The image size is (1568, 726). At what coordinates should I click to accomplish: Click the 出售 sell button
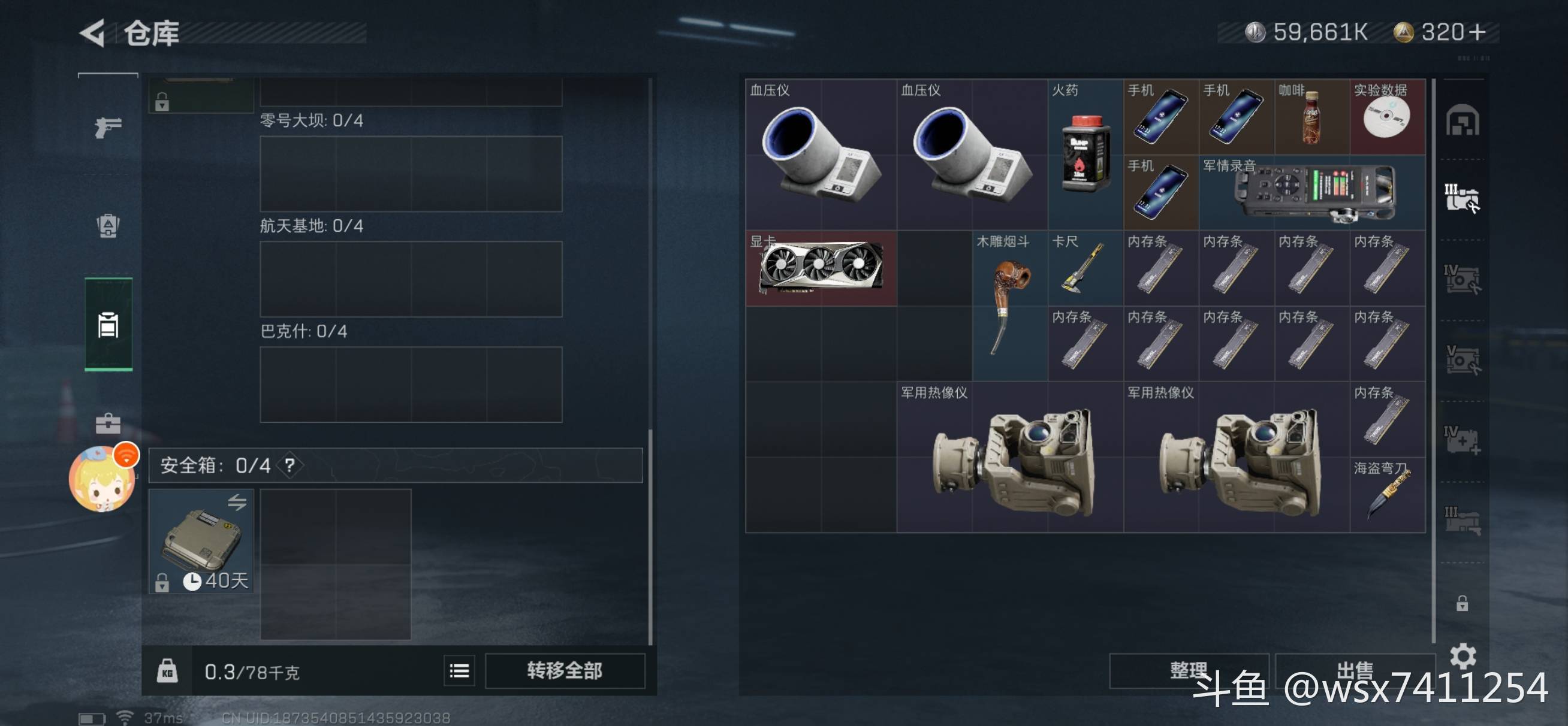[x=1355, y=671]
